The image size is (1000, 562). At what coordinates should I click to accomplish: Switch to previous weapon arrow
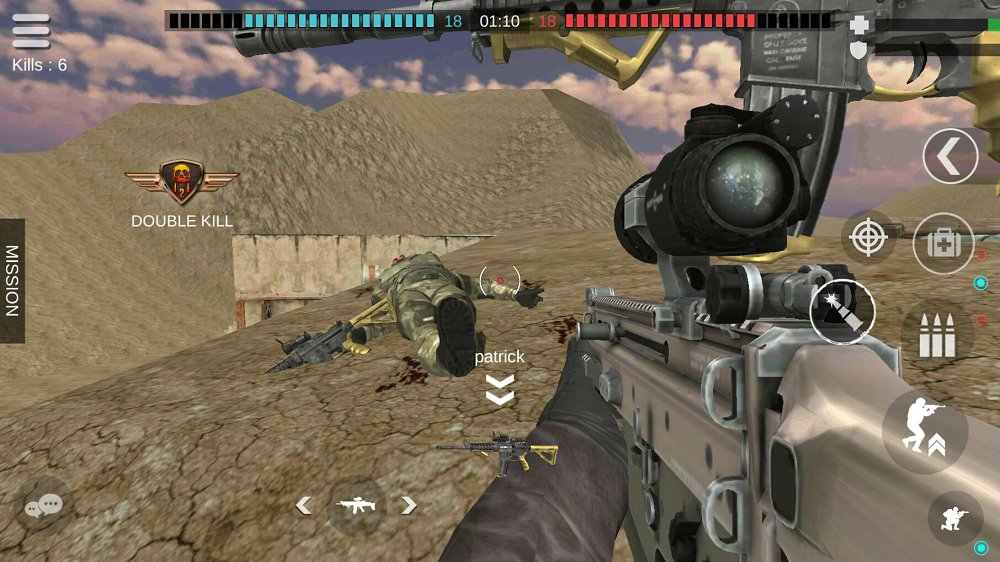(x=303, y=506)
